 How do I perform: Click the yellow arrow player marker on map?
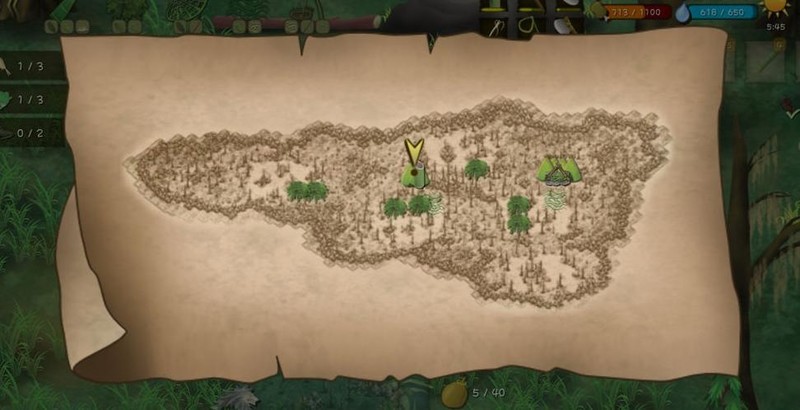414,154
